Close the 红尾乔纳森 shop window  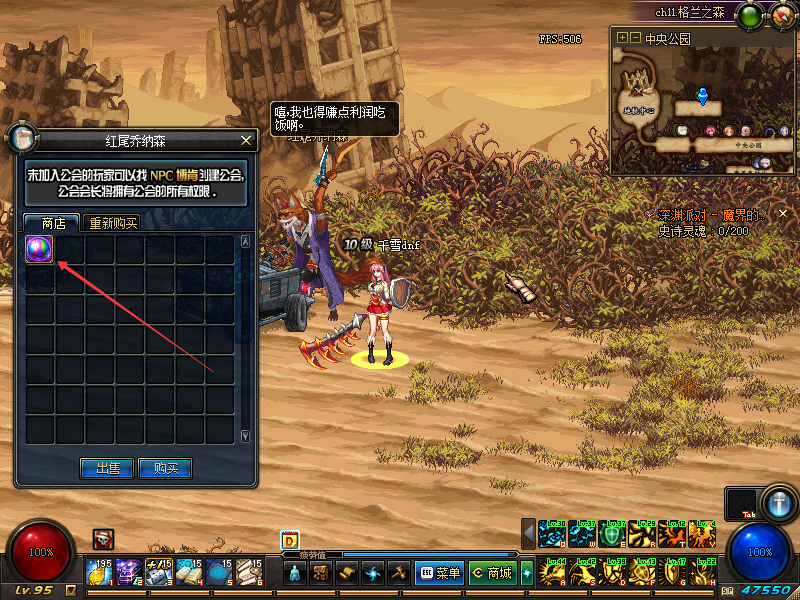(x=246, y=141)
